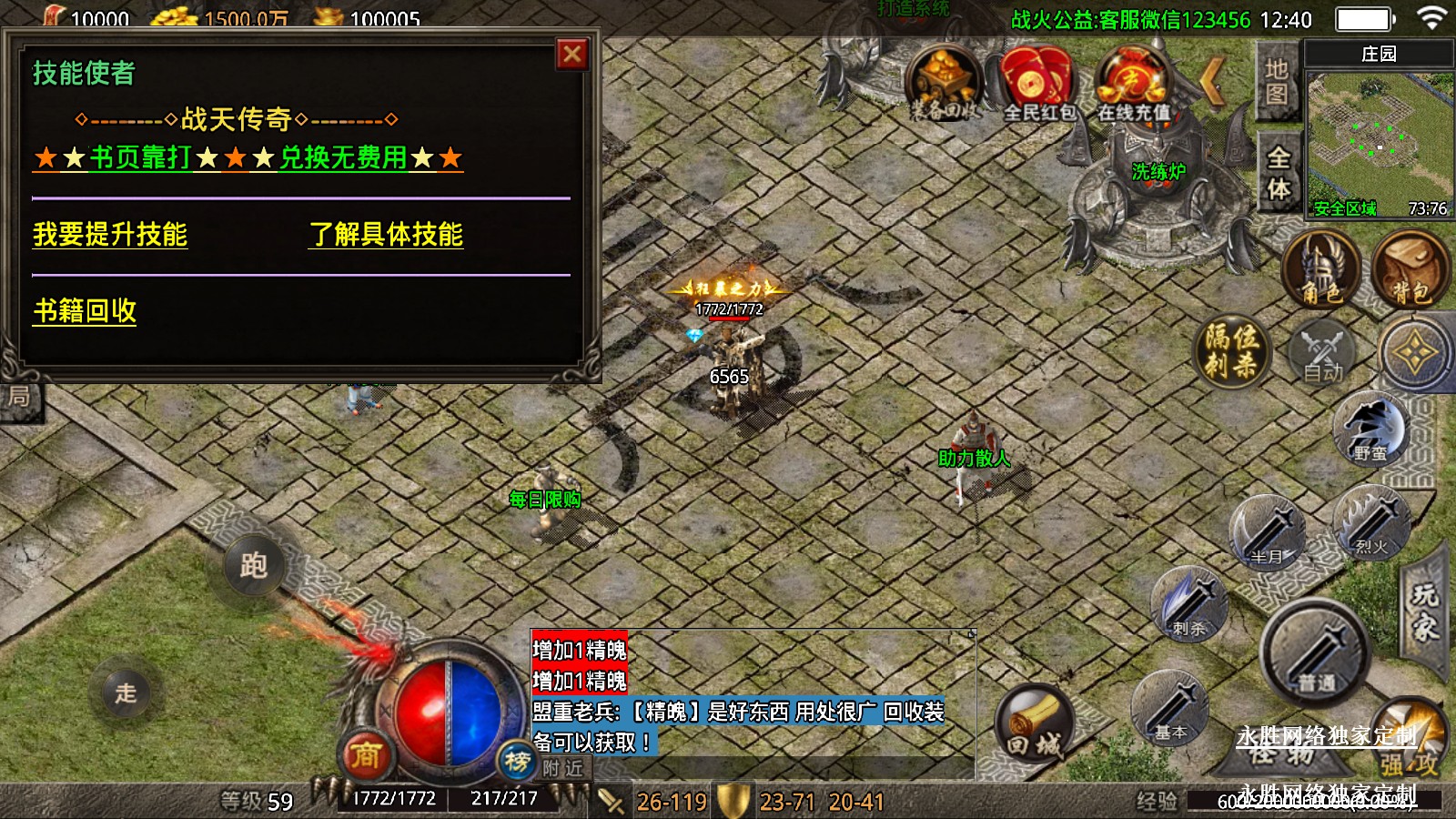Open the 全民红包 red envelope icon

1037,82
